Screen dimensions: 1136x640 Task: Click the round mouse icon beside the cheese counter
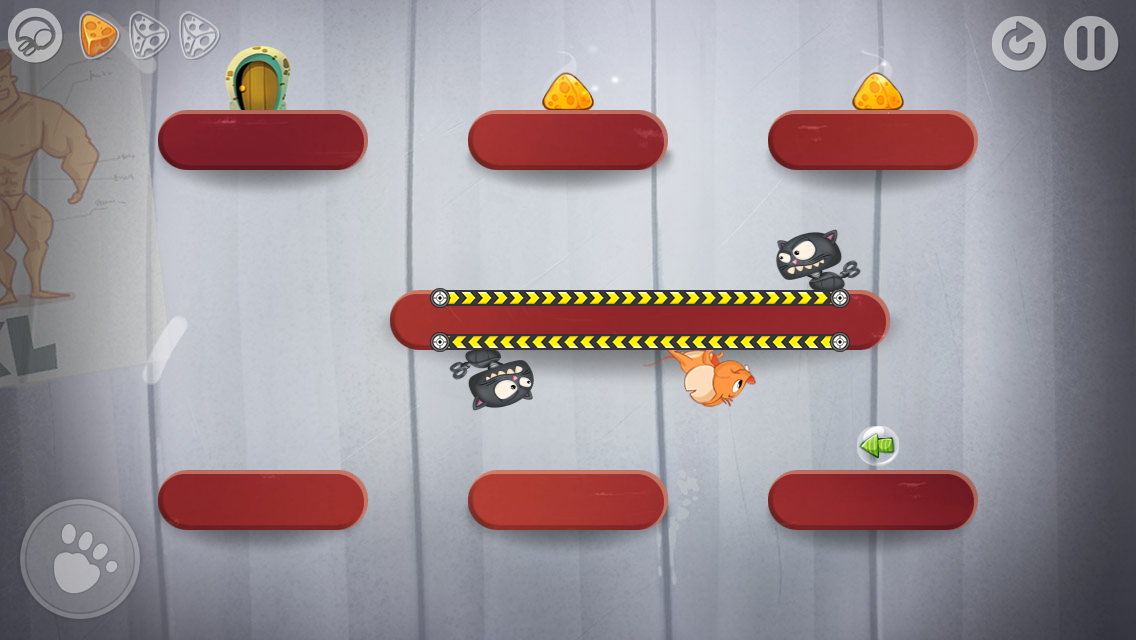[x=35, y=35]
